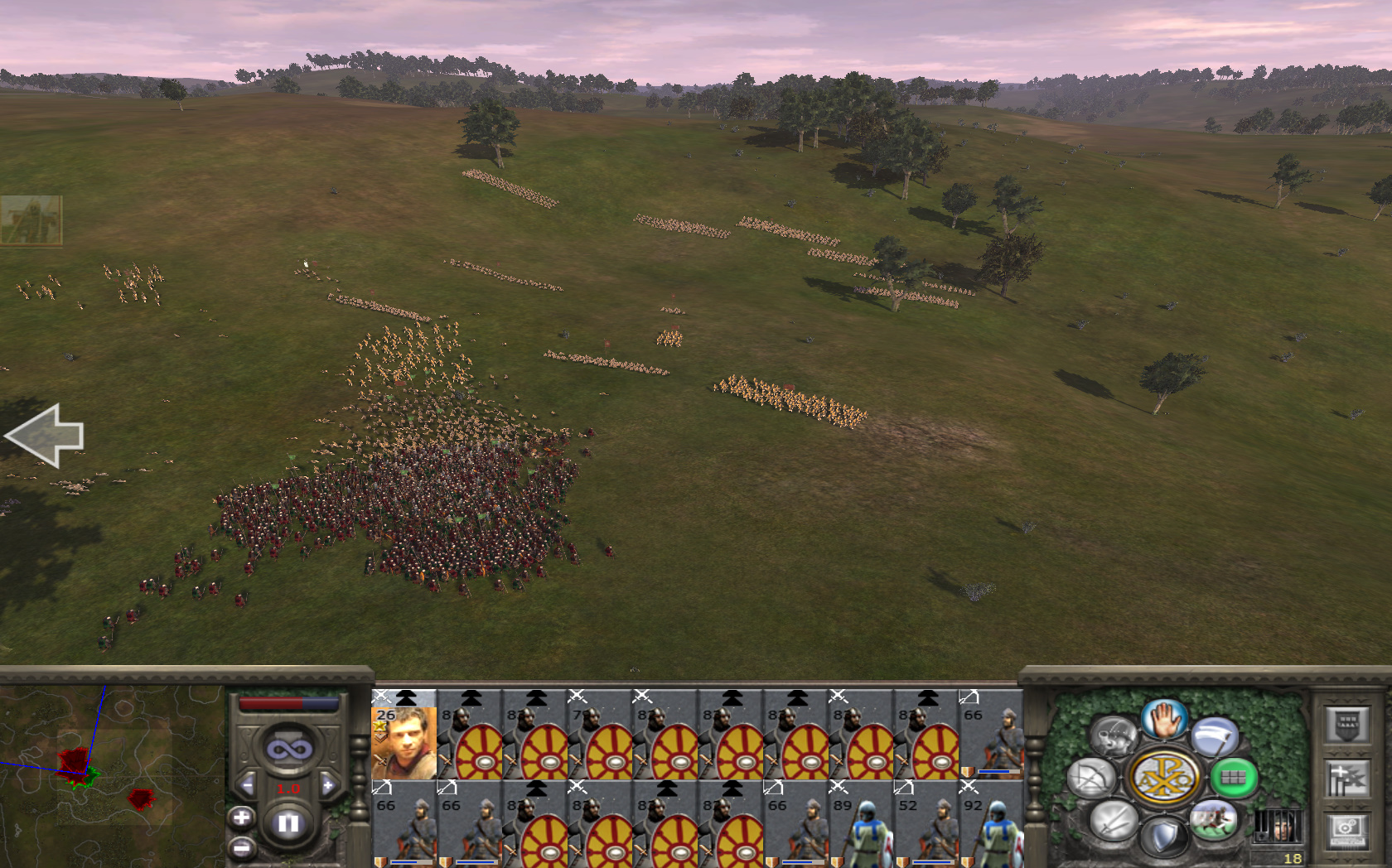Click the central Chi-Rho faction emblem button
1392x868 pixels.
[1163, 778]
